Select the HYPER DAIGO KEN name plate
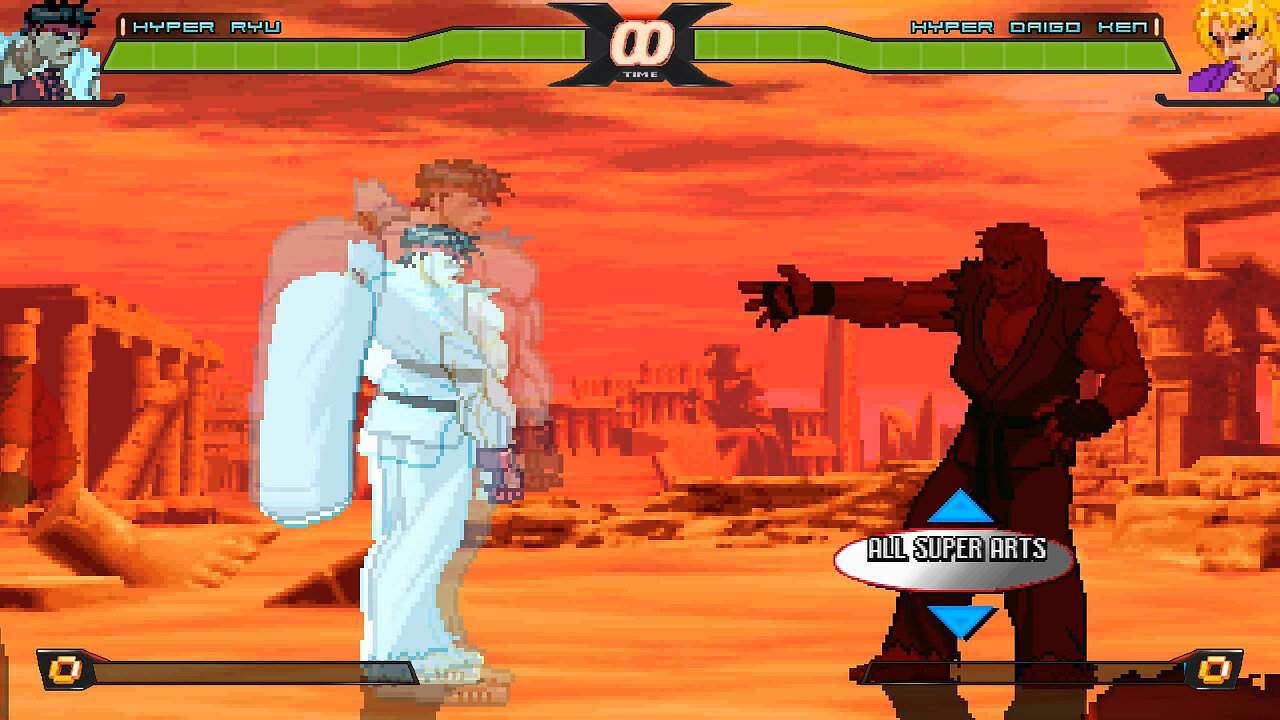The width and height of the screenshot is (1280, 720). (1030, 29)
